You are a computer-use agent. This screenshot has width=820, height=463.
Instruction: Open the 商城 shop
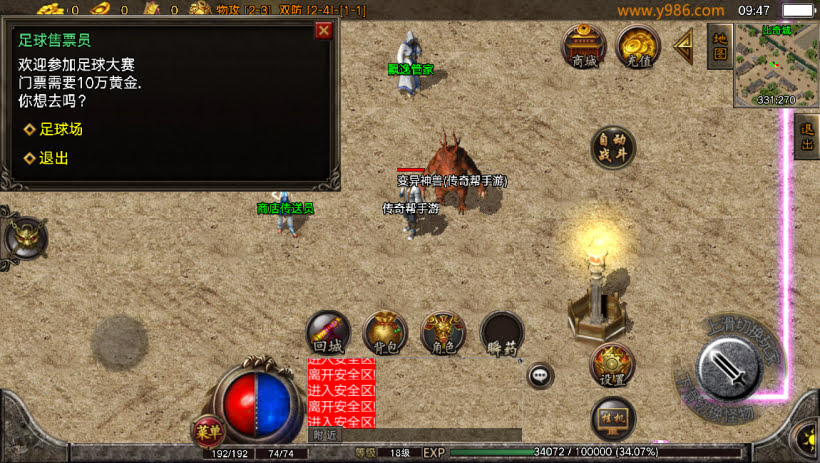(584, 45)
